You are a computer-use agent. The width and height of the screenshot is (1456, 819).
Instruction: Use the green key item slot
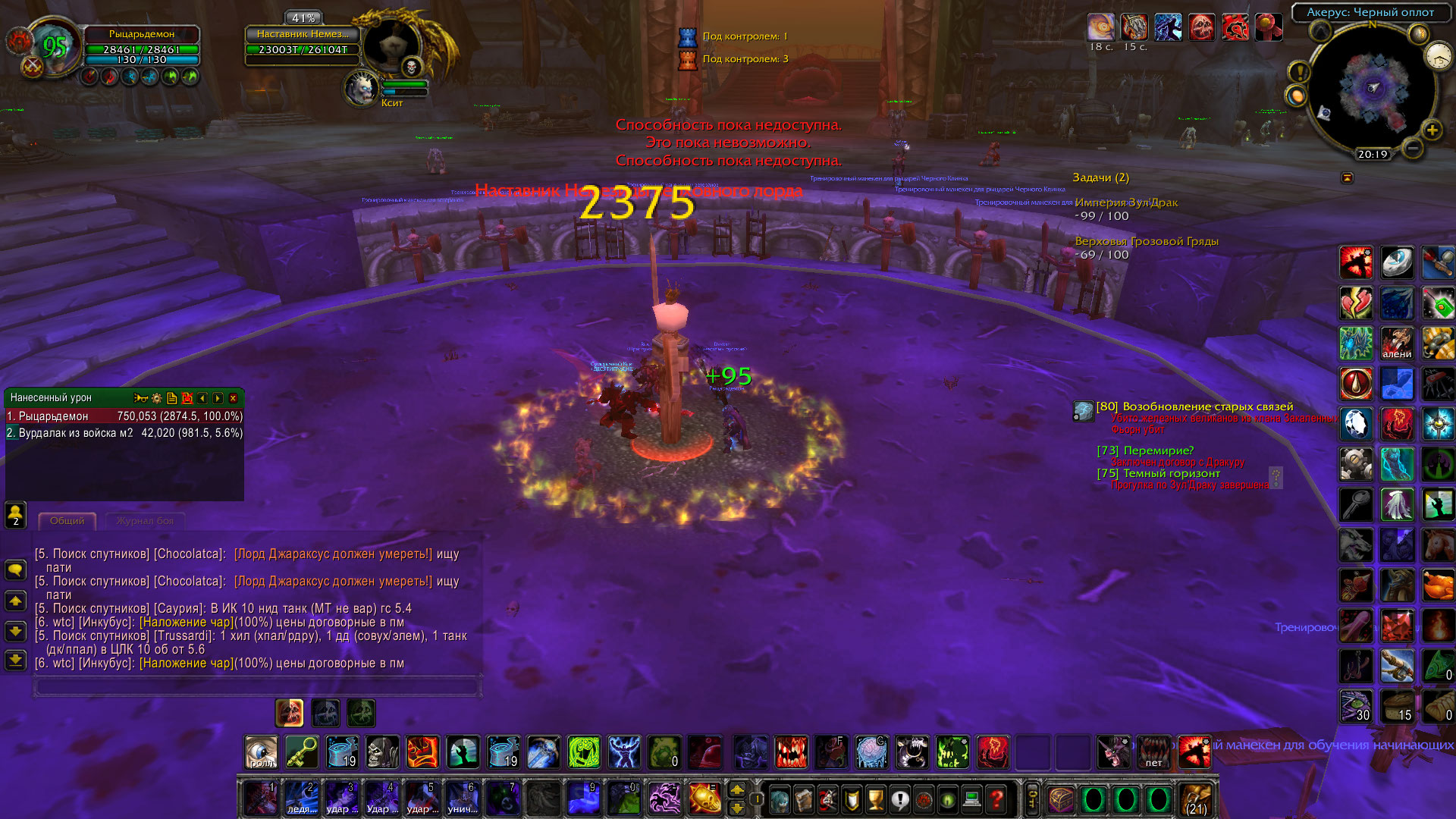302,752
